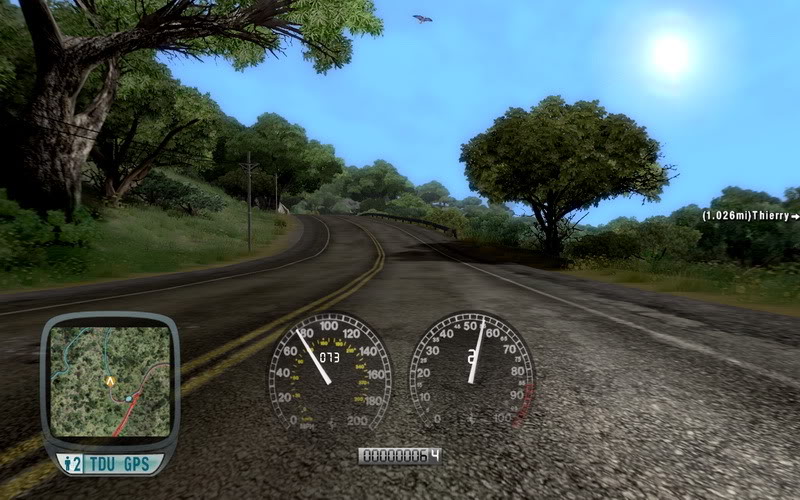This screenshot has height=500, width=800.
Task: Click the orange car marker on minimap
Action: tap(109, 381)
